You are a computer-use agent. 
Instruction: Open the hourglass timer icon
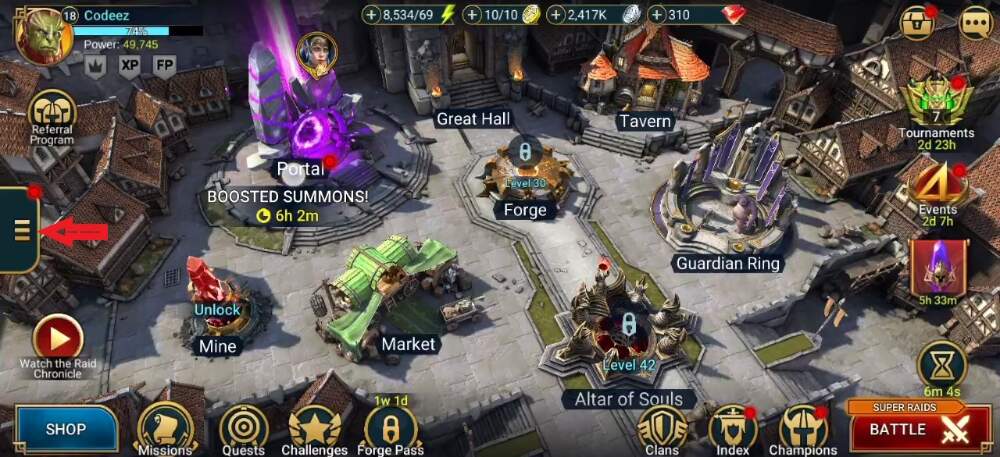point(942,362)
